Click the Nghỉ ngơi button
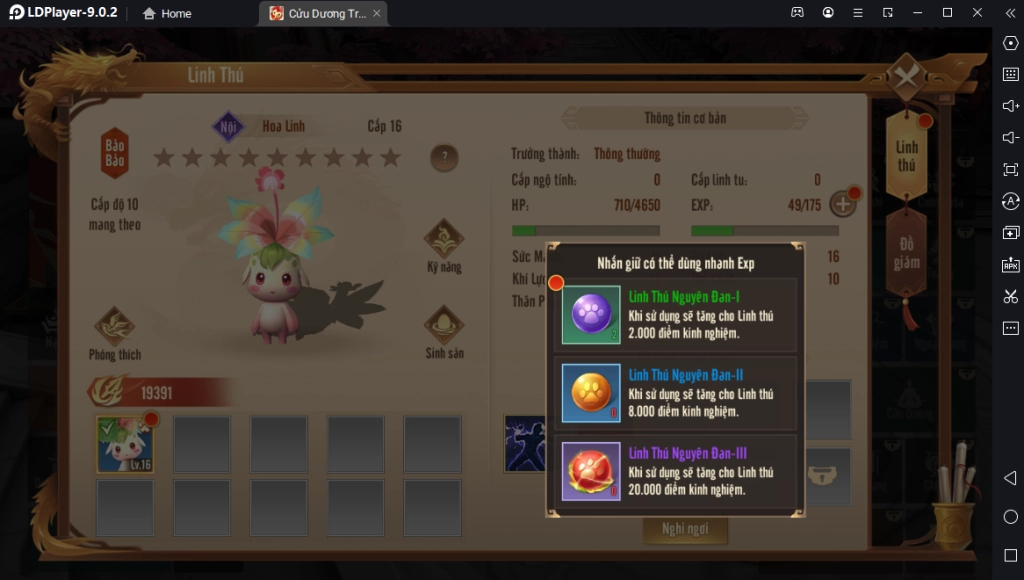The width and height of the screenshot is (1024, 580). tap(685, 529)
